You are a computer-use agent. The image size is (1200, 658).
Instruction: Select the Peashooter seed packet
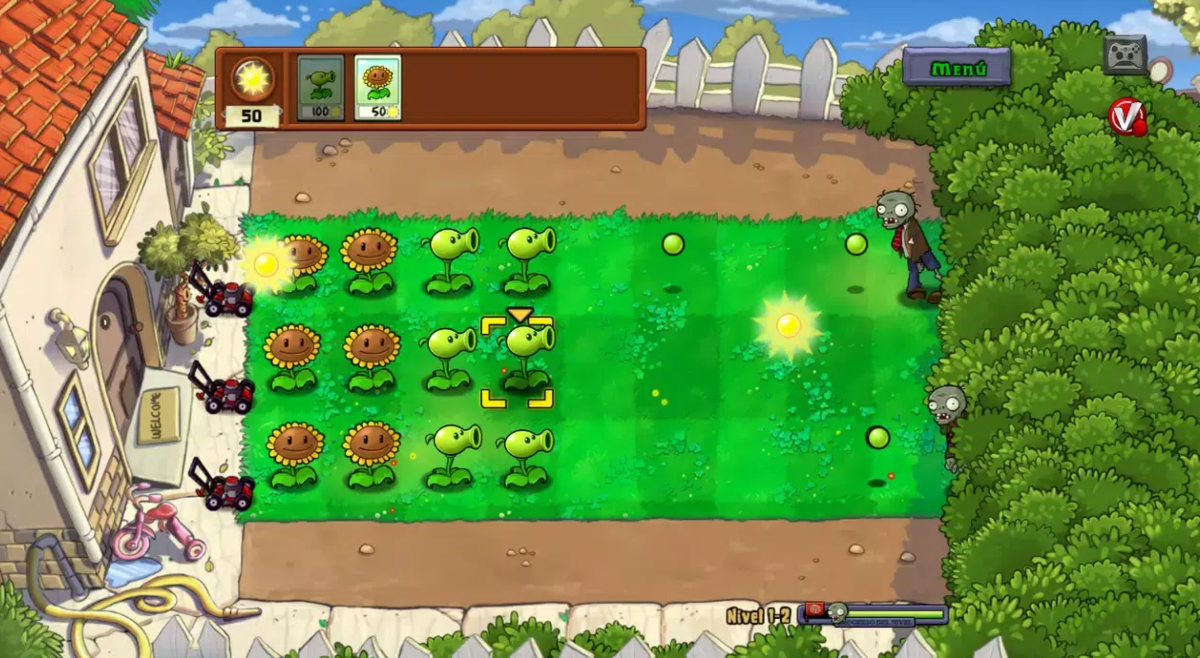point(320,88)
